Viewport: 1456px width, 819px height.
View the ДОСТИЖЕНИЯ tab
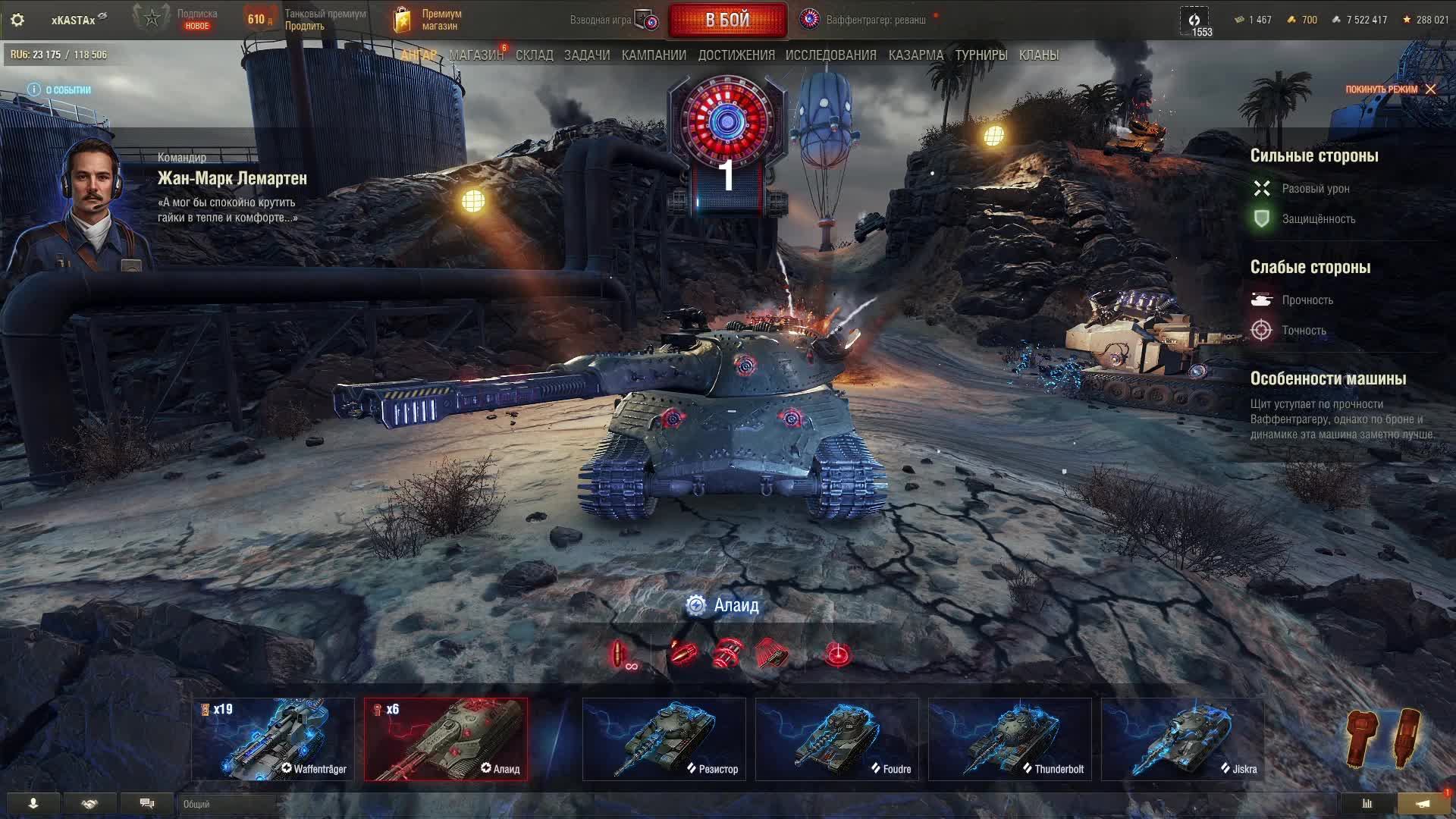(x=736, y=55)
